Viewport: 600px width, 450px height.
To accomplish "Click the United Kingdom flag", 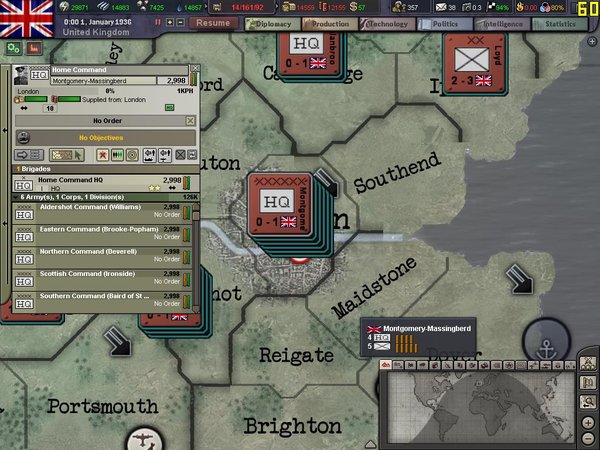I will click(27, 15).
